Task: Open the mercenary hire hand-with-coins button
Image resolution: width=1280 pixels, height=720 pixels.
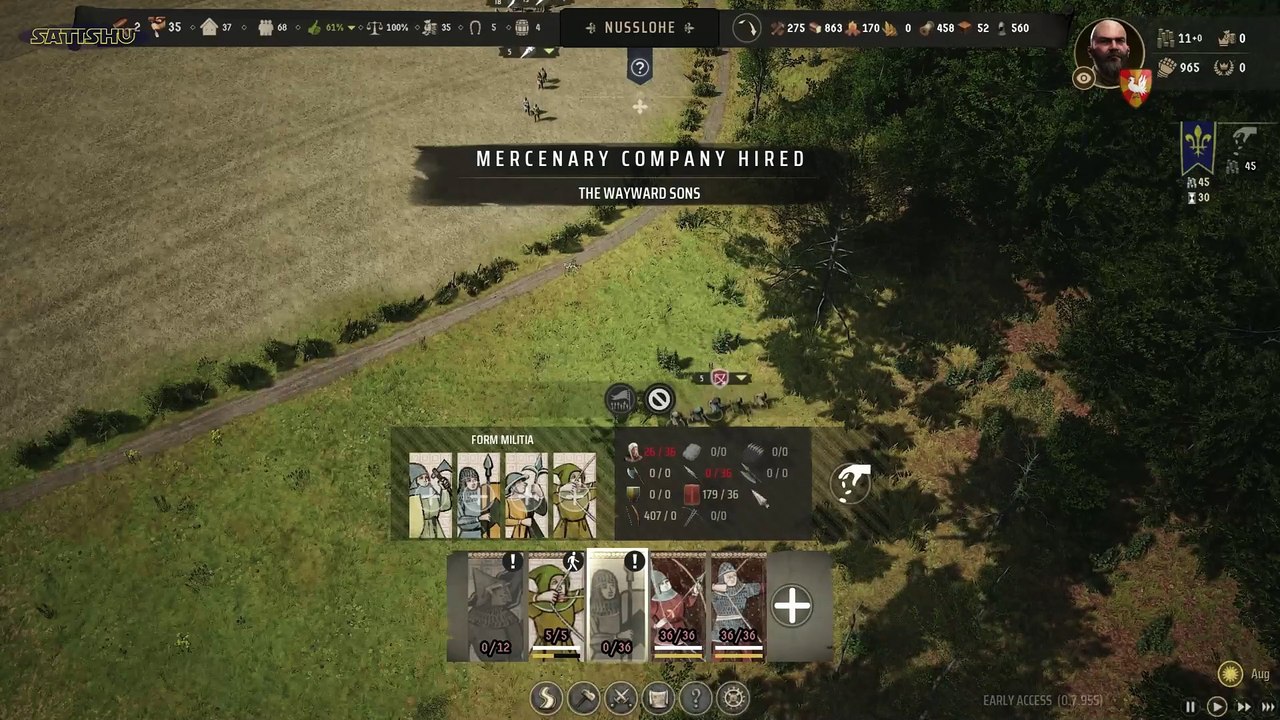Action: click(x=850, y=484)
